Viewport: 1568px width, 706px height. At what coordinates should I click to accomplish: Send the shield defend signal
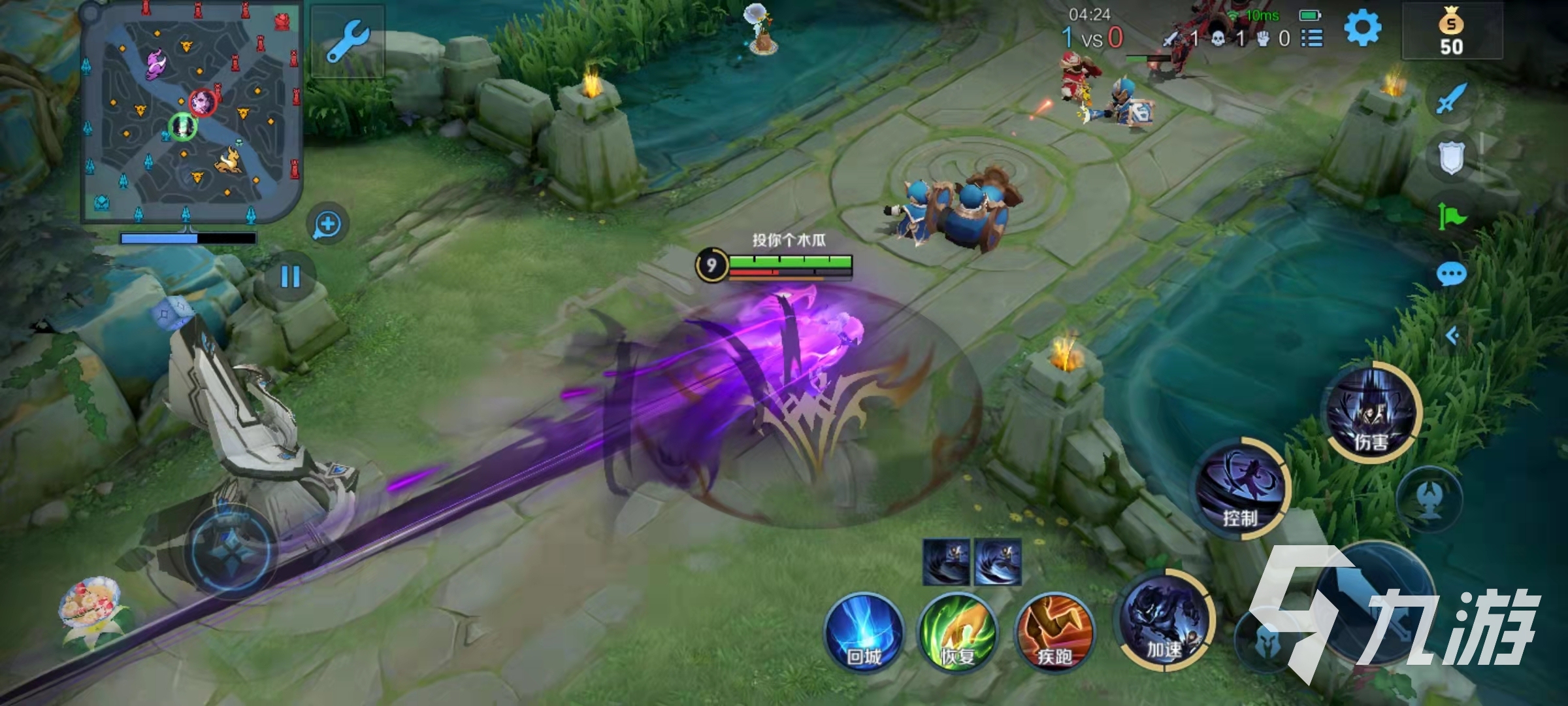[x=1451, y=158]
